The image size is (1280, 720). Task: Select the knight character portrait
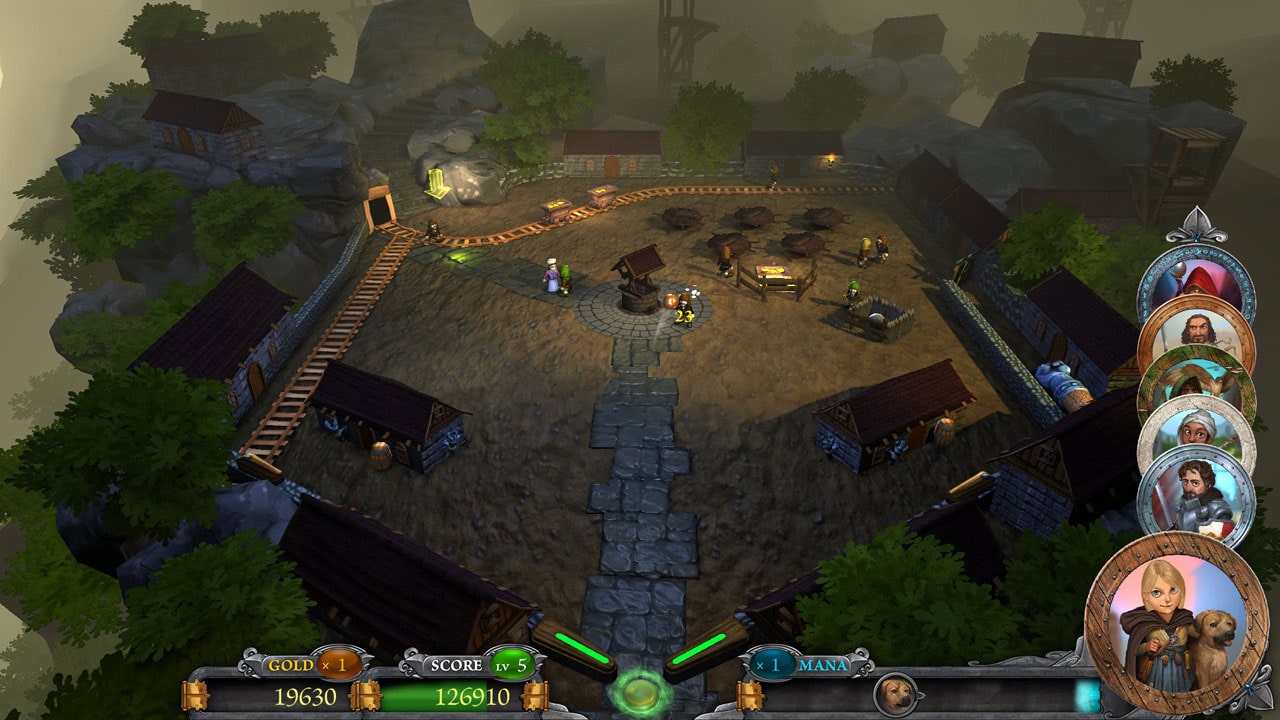point(1199,490)
